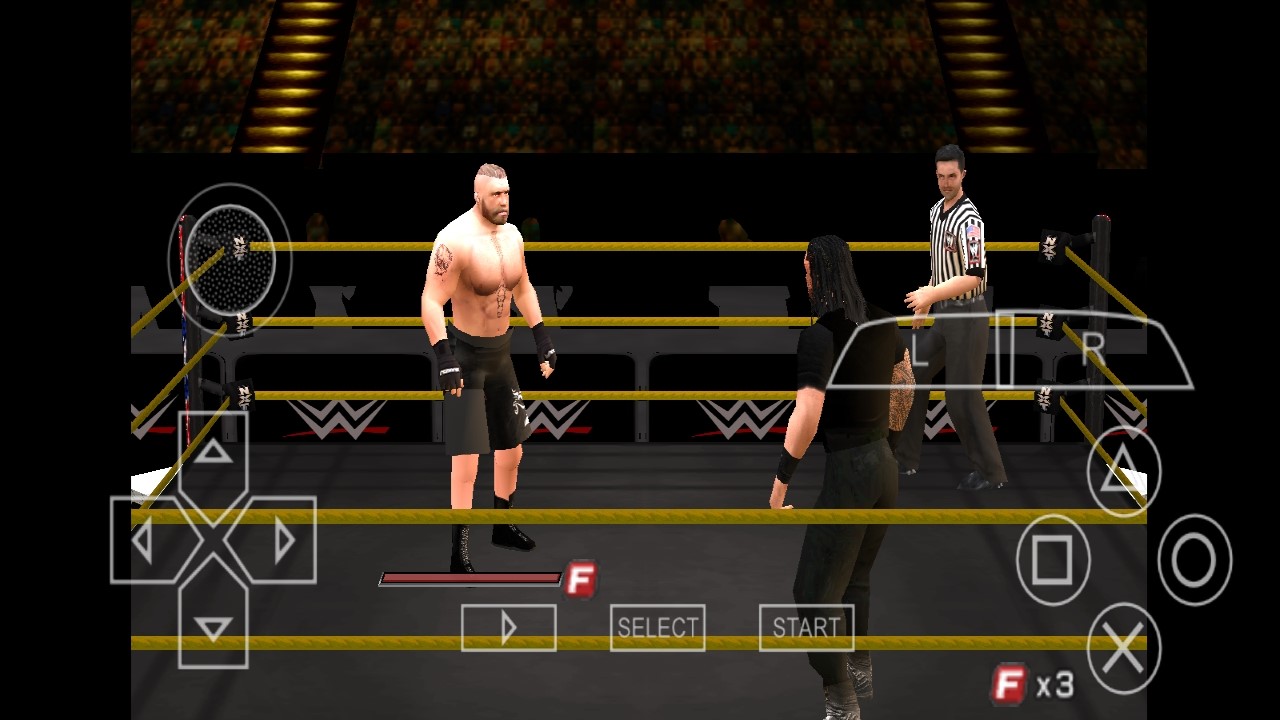Tap the Circle action button

1194,560
